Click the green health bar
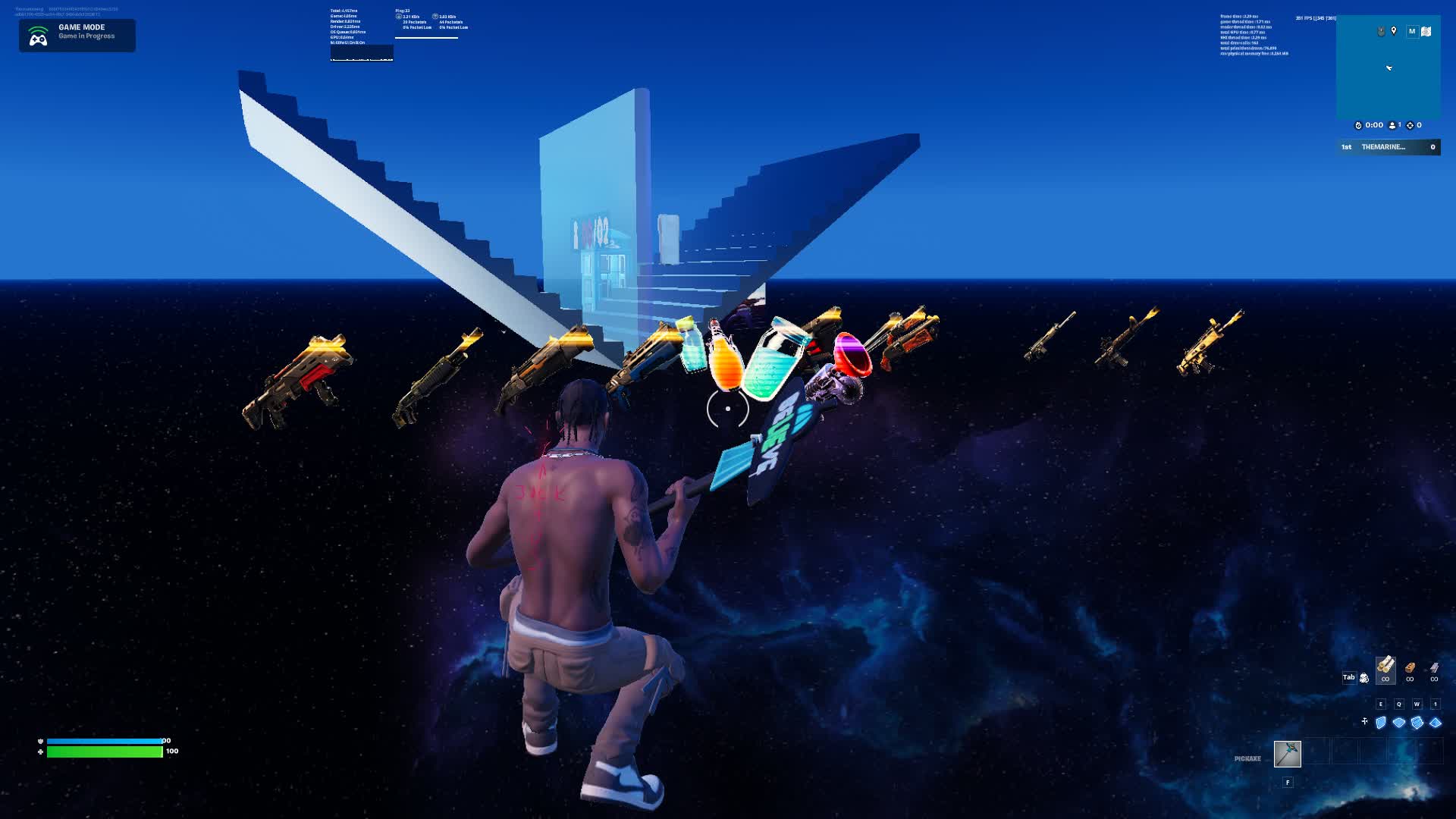The image size is (1456, 819). coord(106,752)
